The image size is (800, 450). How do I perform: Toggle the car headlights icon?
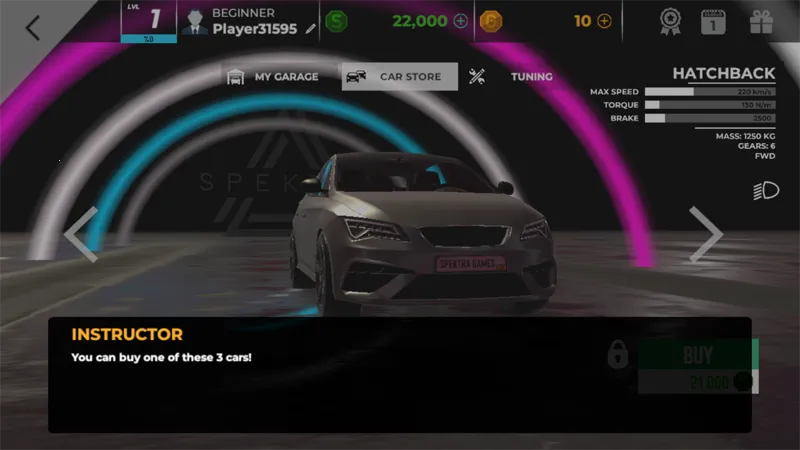[766, 191]
